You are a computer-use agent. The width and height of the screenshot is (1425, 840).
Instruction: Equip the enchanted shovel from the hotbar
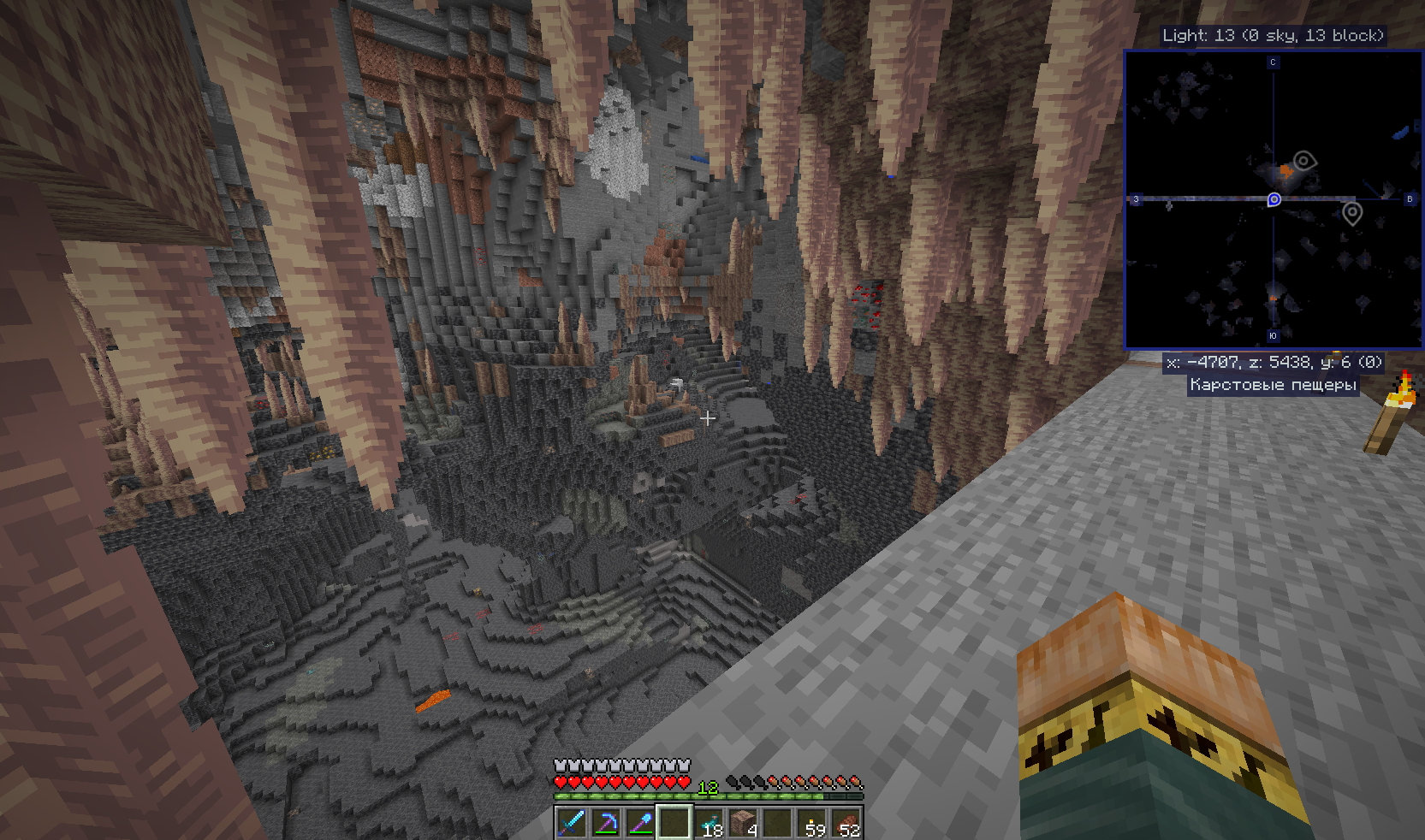click(639, 823)
